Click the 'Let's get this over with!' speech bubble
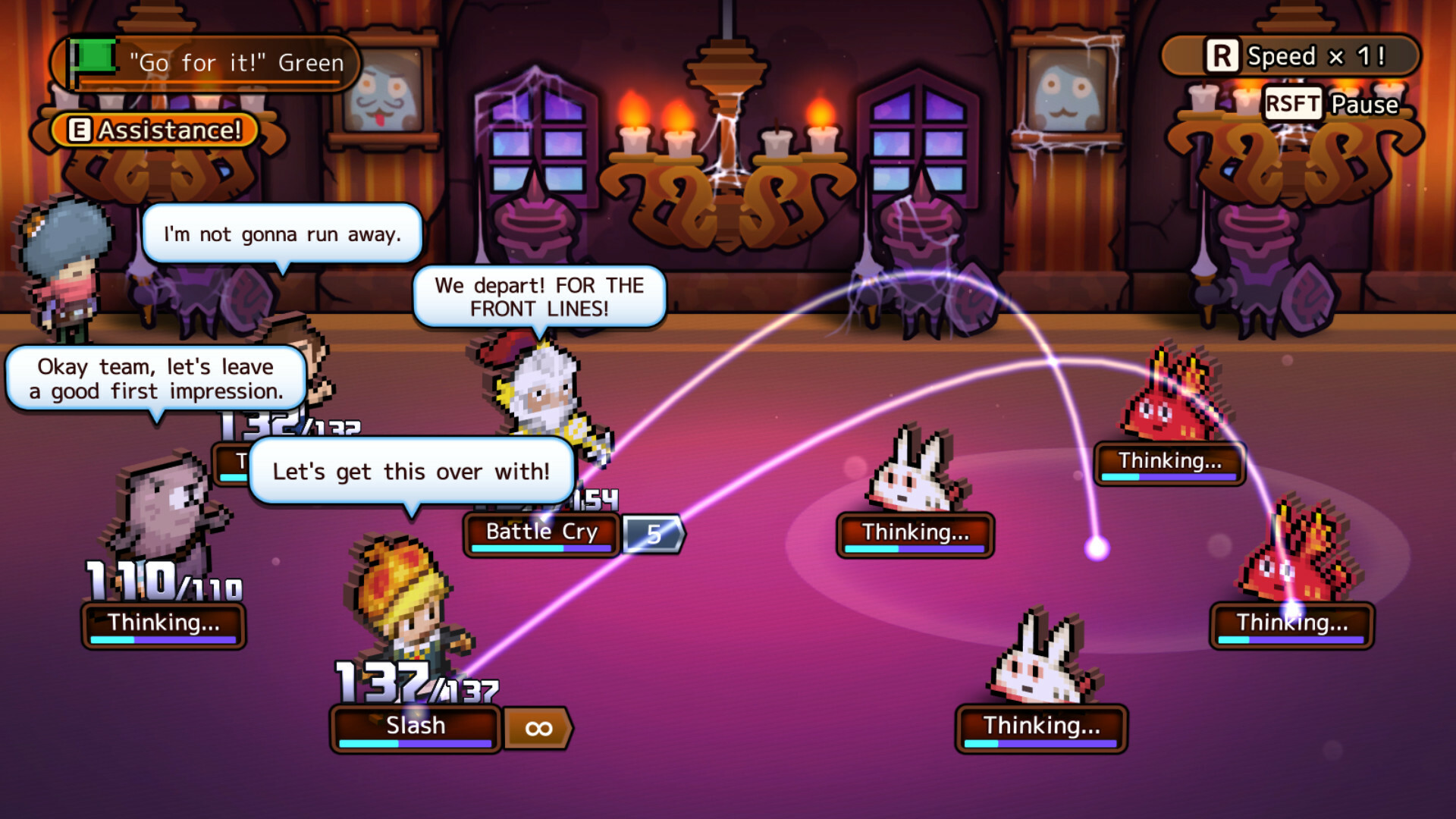This screenshot has width=1456, height=819. 412,471
